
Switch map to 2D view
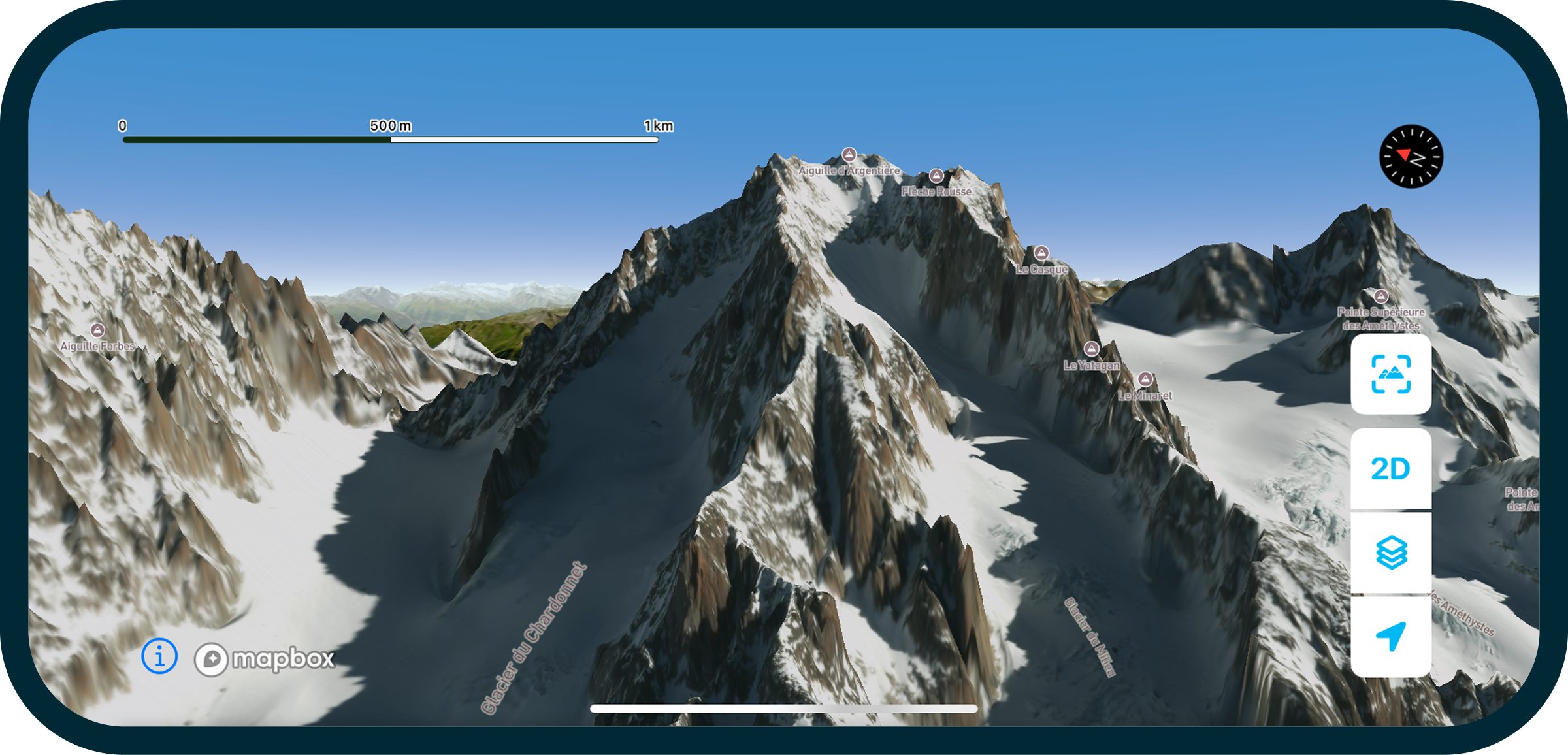coord(1390,469)
